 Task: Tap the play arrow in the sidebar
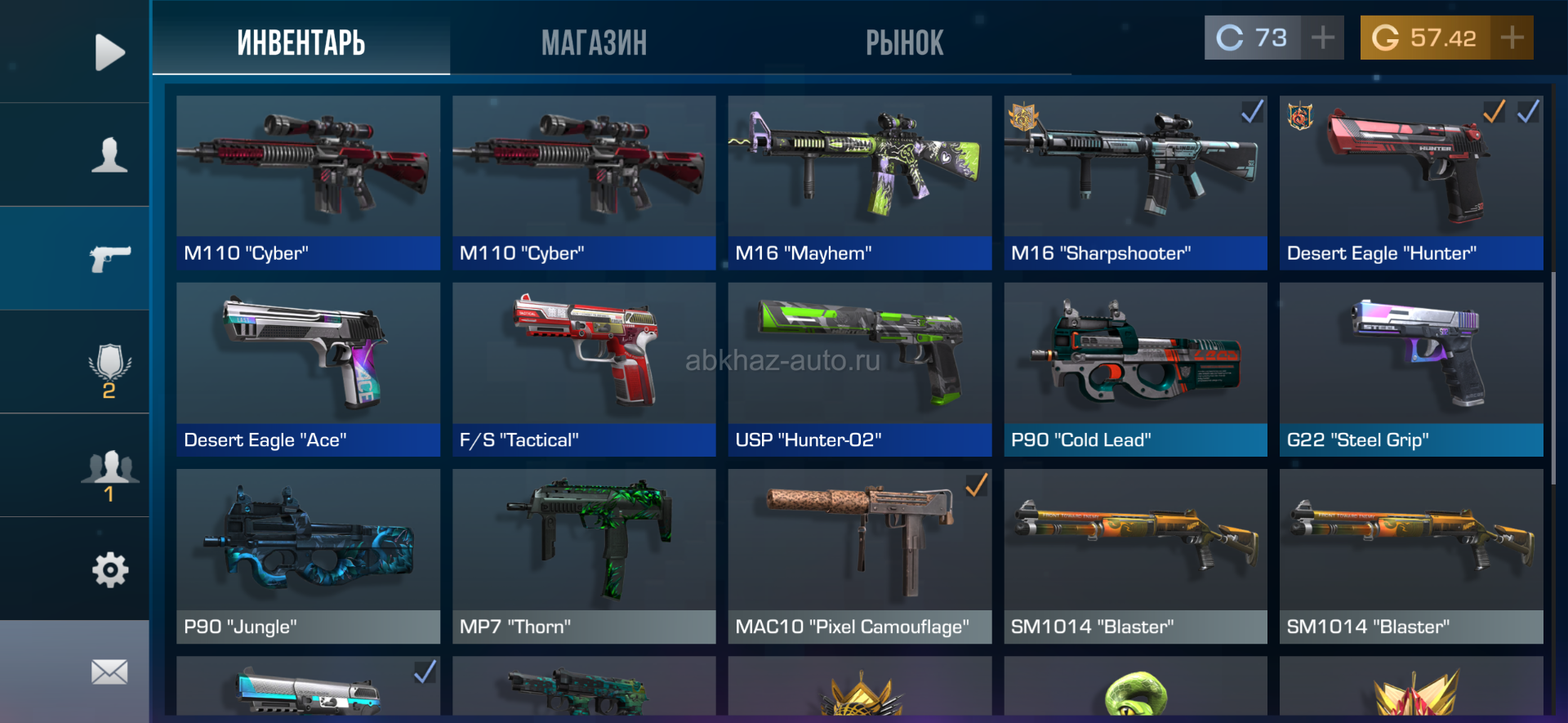coord(109,52)
